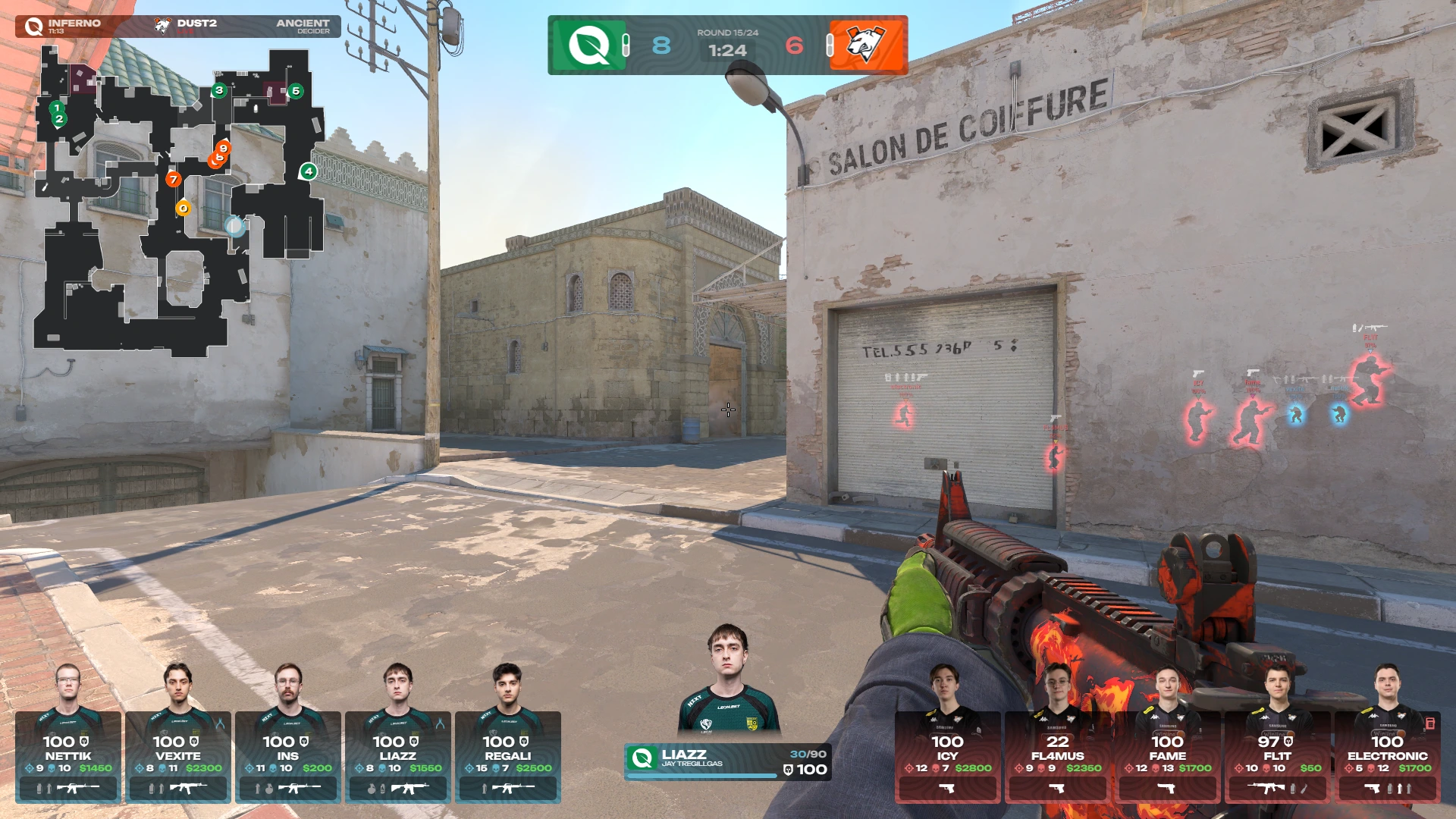Select the Dust2 map in series bar
1456x819 pixels.
coord(190,26)
